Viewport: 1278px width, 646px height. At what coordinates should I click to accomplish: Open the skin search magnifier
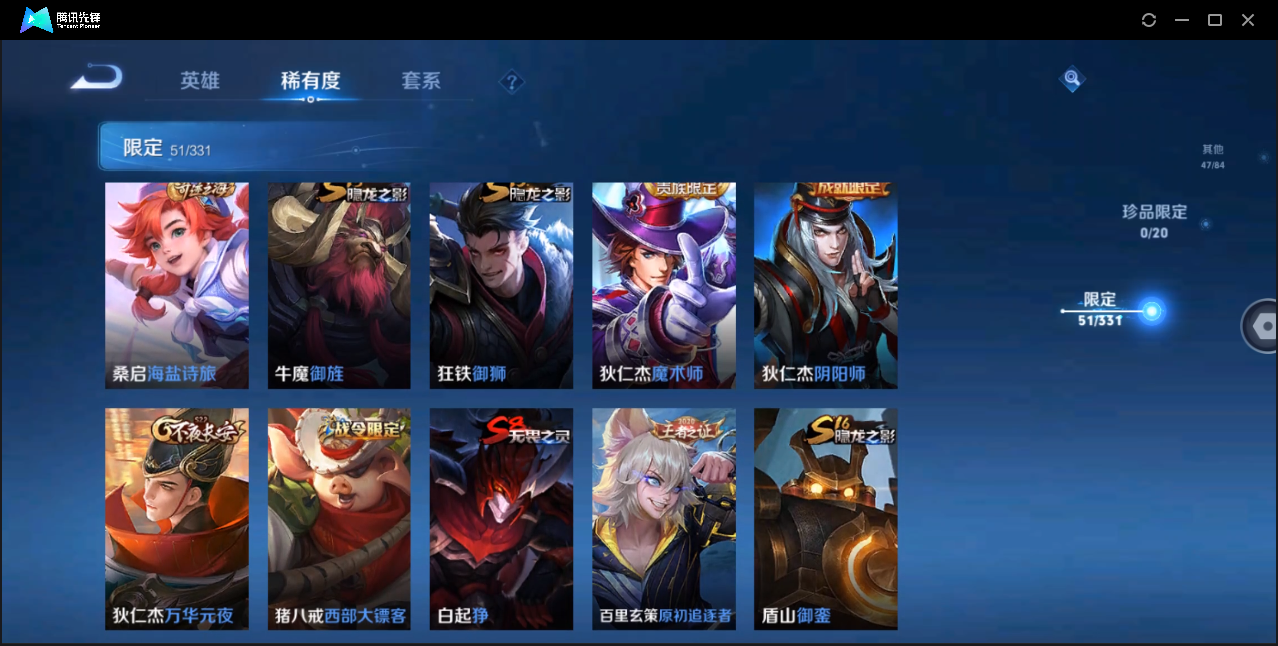(x=1072, y=78)
